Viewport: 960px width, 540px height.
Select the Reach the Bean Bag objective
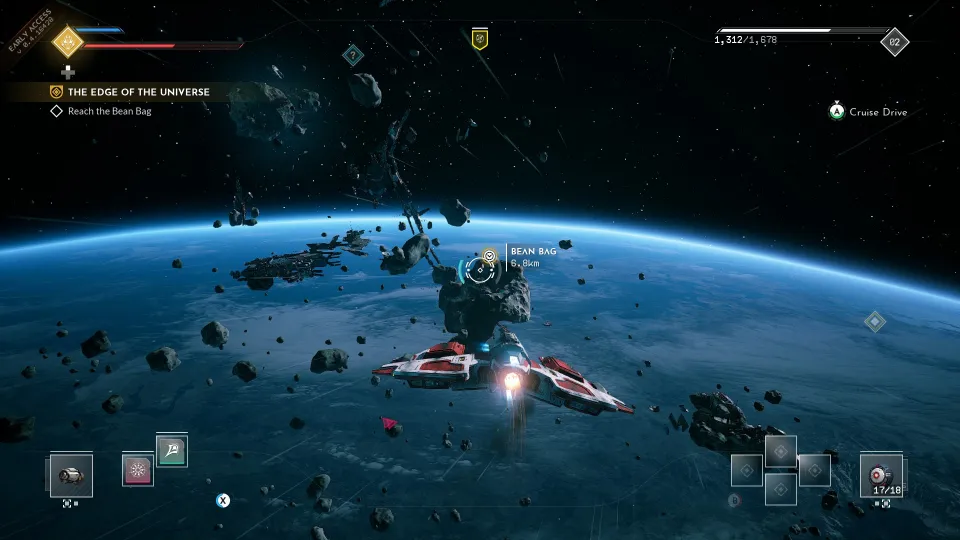(x=109, y=111)
